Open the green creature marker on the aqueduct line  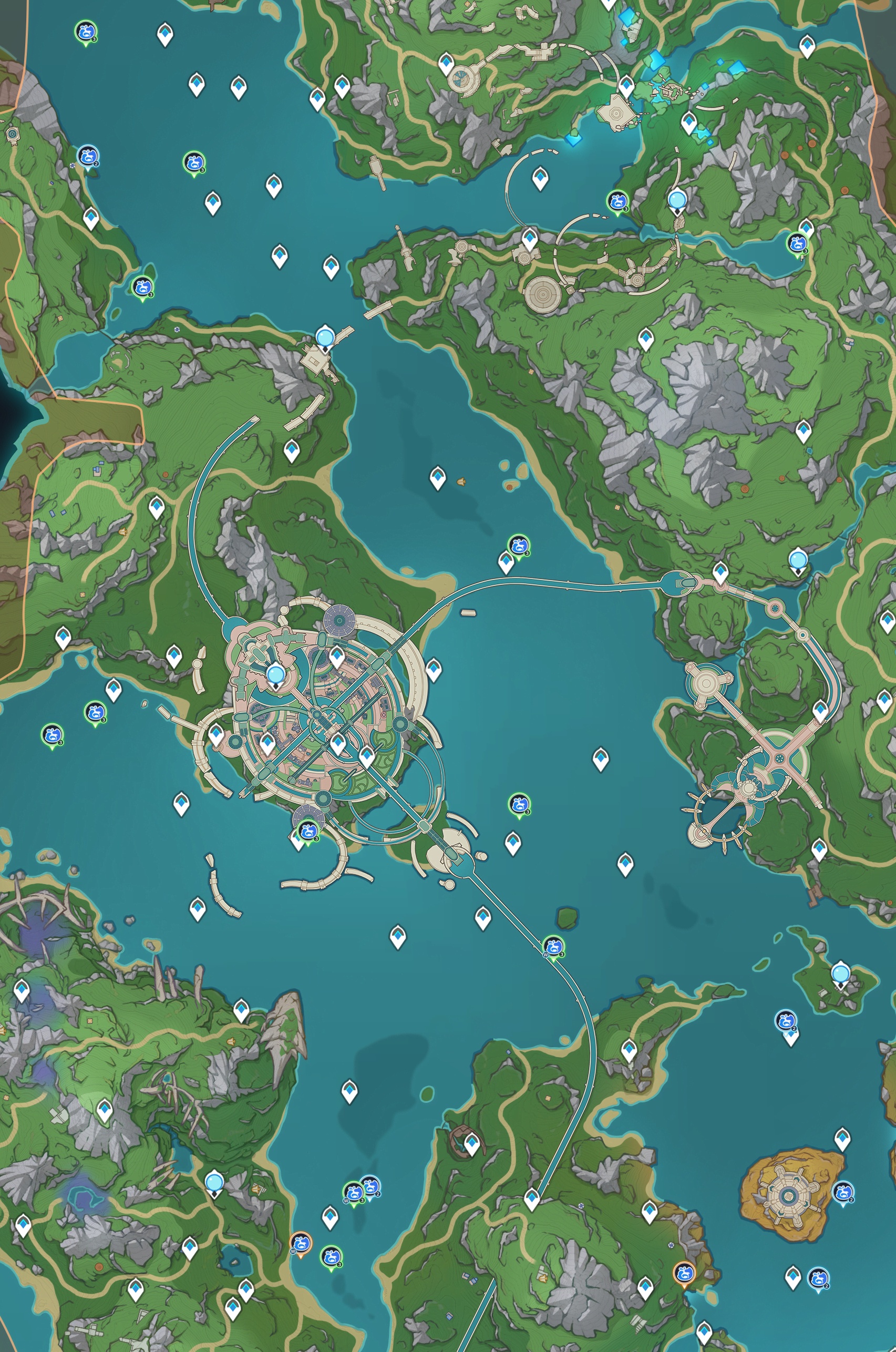tap(553, 946)
